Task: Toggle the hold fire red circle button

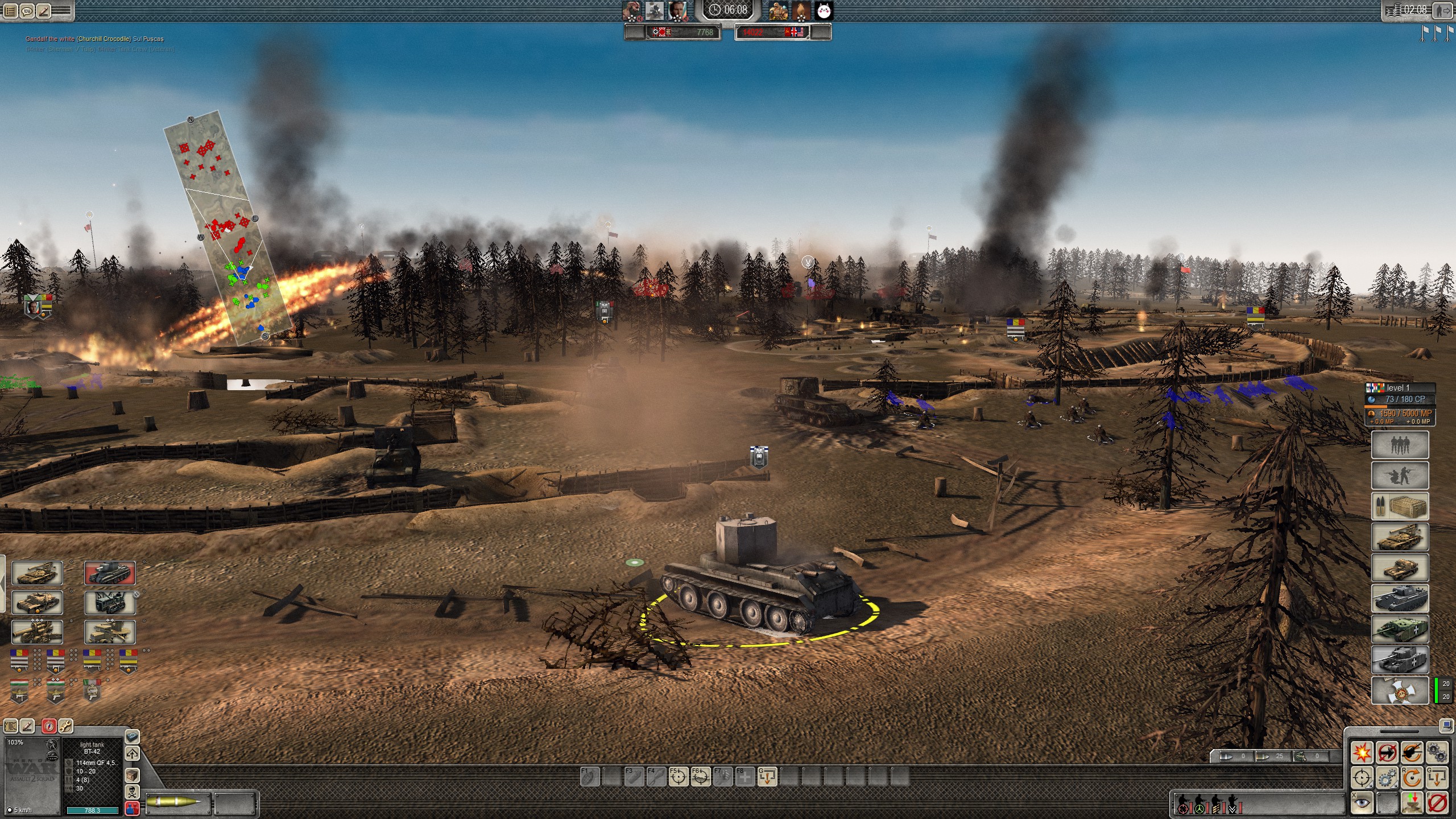Action: click(1437, 803)
